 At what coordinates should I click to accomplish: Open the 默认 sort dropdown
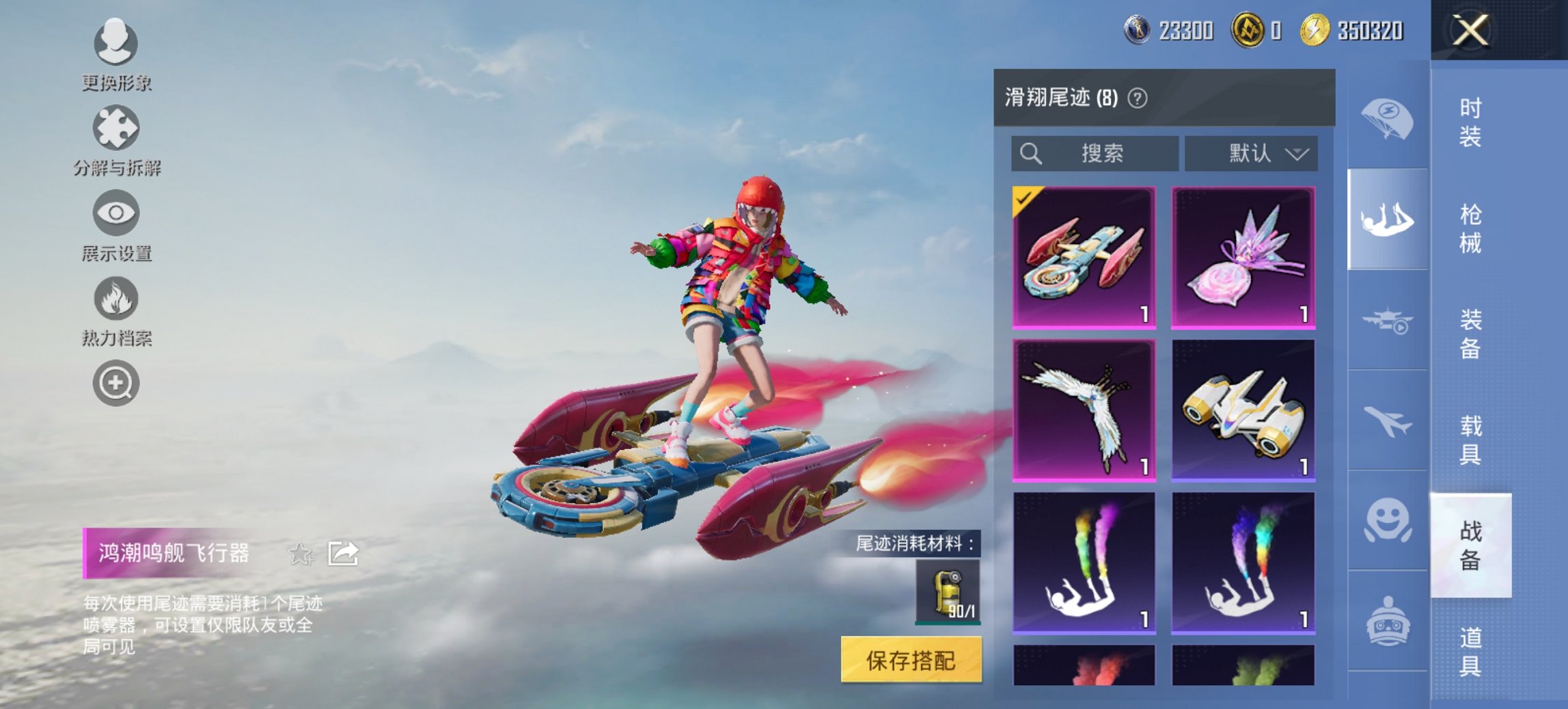click(x=1252, y=153)
